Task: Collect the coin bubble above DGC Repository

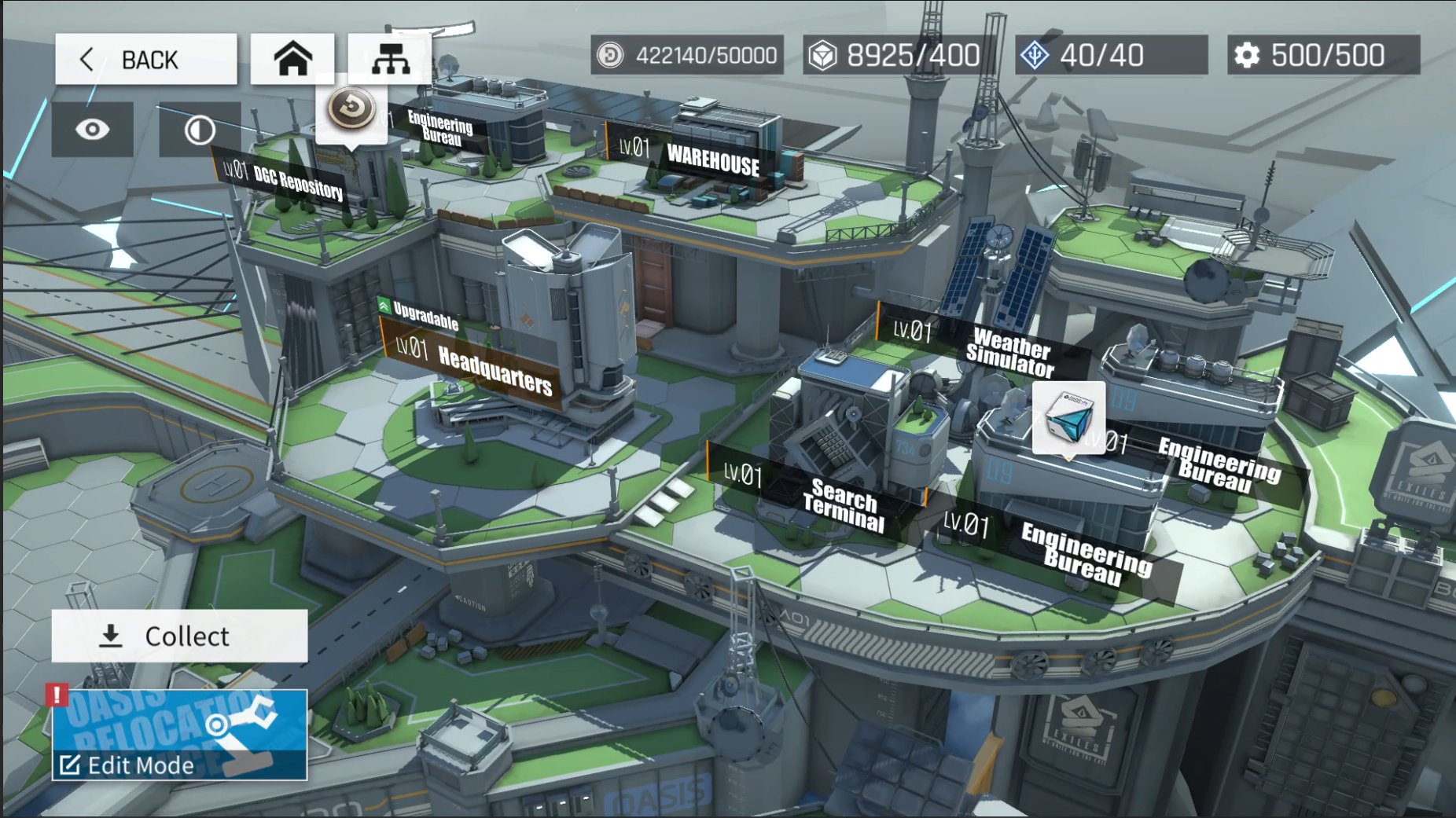Action: (351, 108)
